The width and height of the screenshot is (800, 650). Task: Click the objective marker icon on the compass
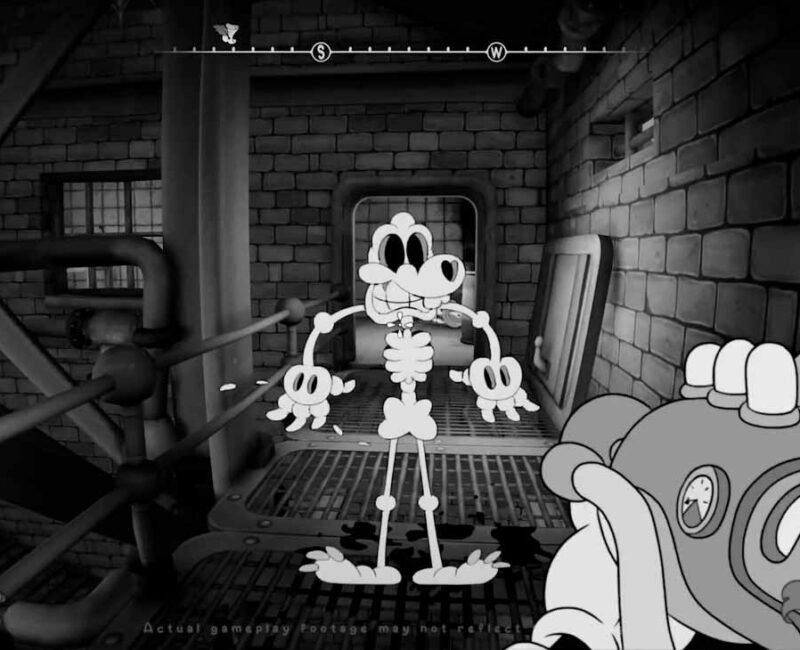click(228, 34)
